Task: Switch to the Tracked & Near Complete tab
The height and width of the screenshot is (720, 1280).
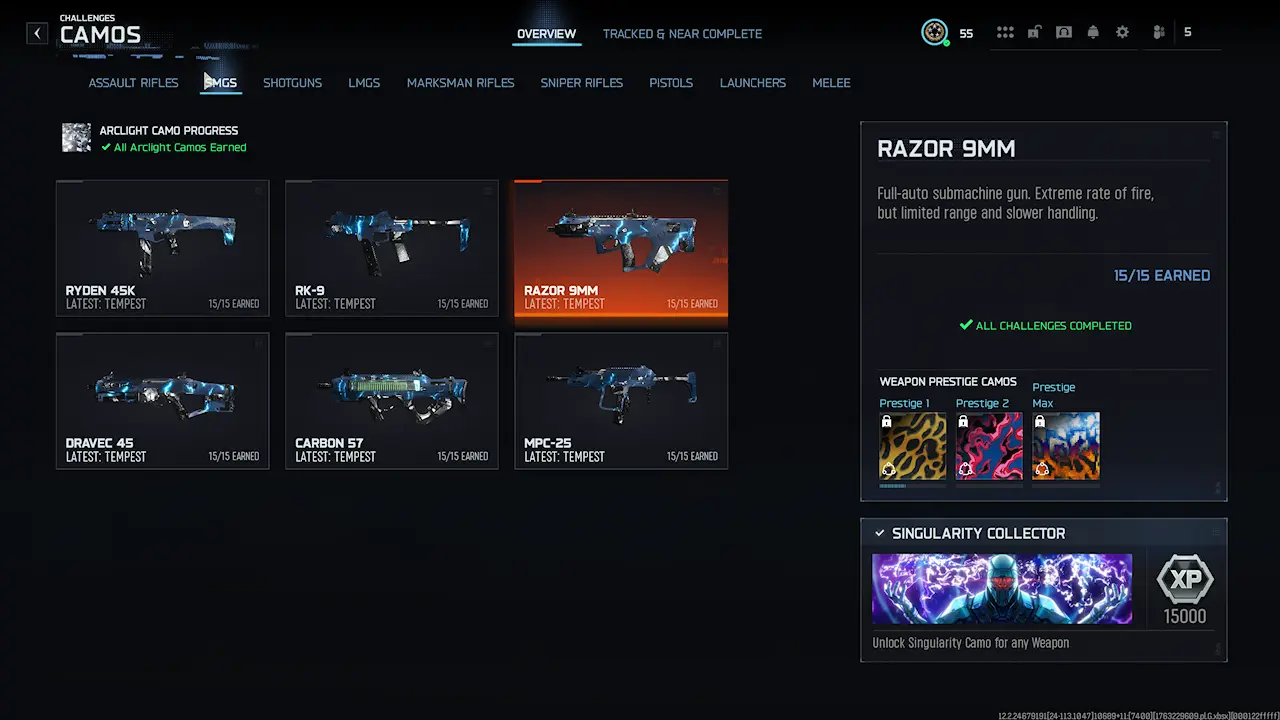Action: (682, 34)
